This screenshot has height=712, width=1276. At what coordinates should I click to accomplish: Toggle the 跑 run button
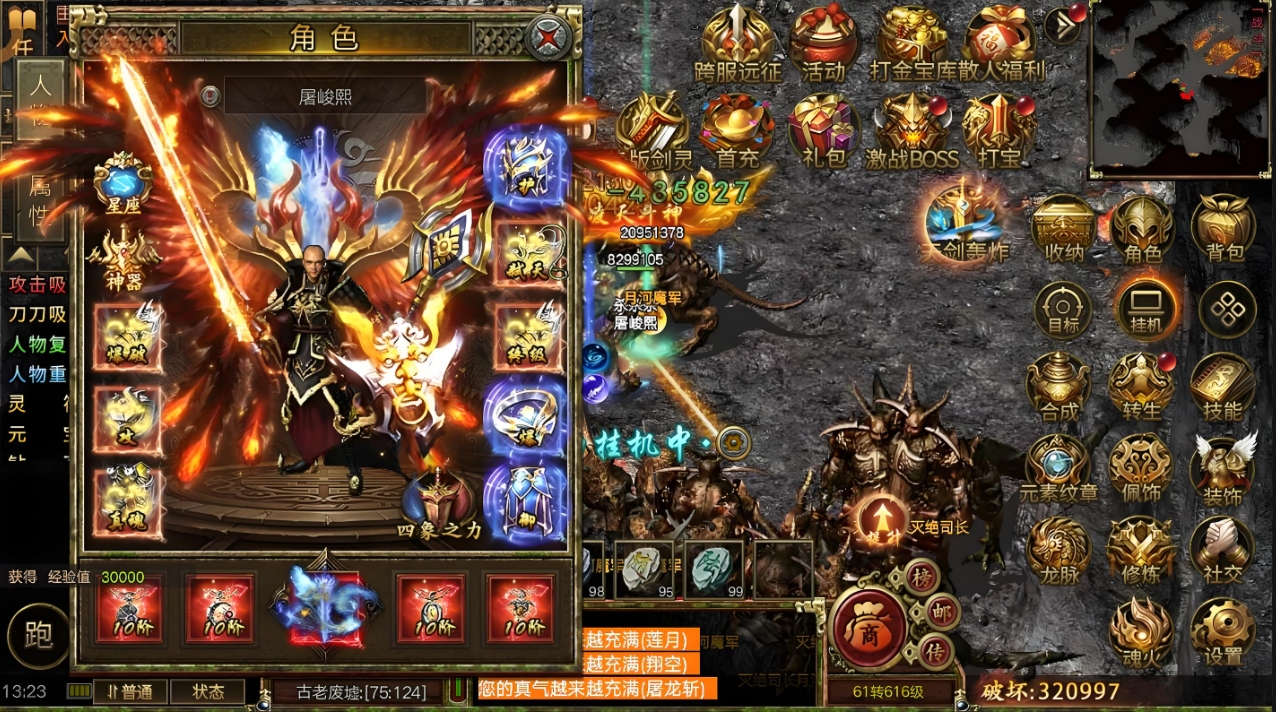tap(38, 636)
